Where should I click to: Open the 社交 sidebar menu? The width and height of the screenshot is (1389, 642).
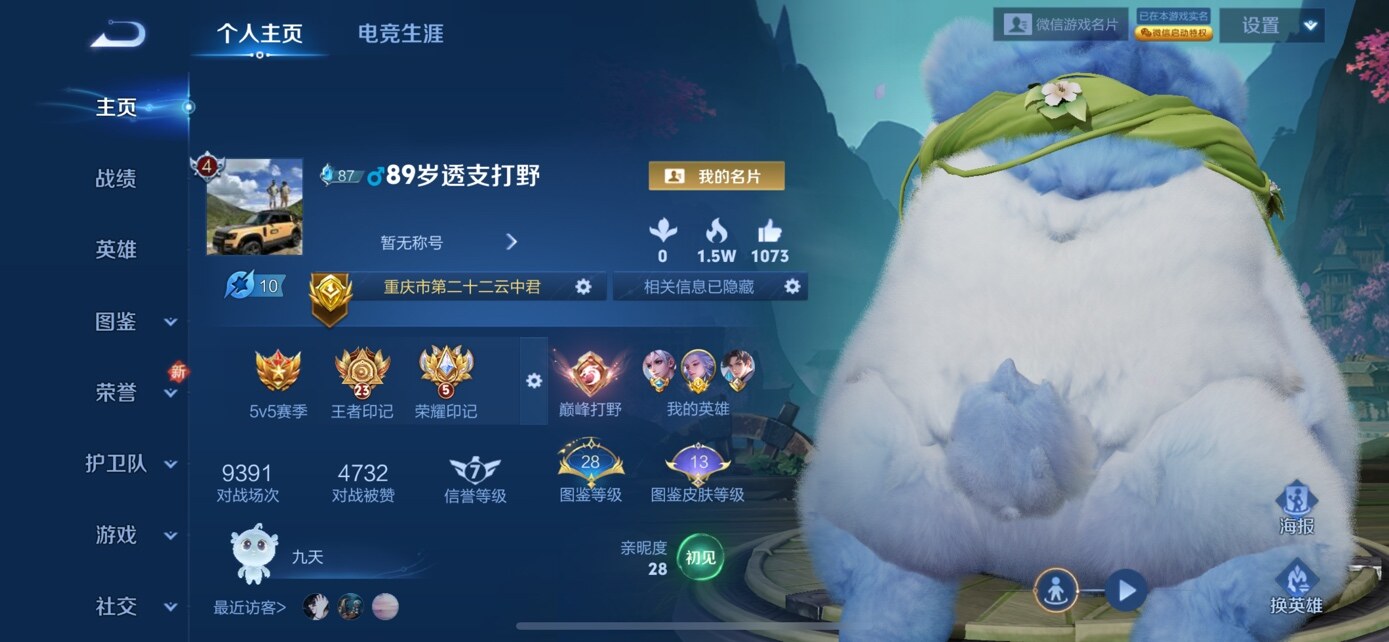[135, 606]
